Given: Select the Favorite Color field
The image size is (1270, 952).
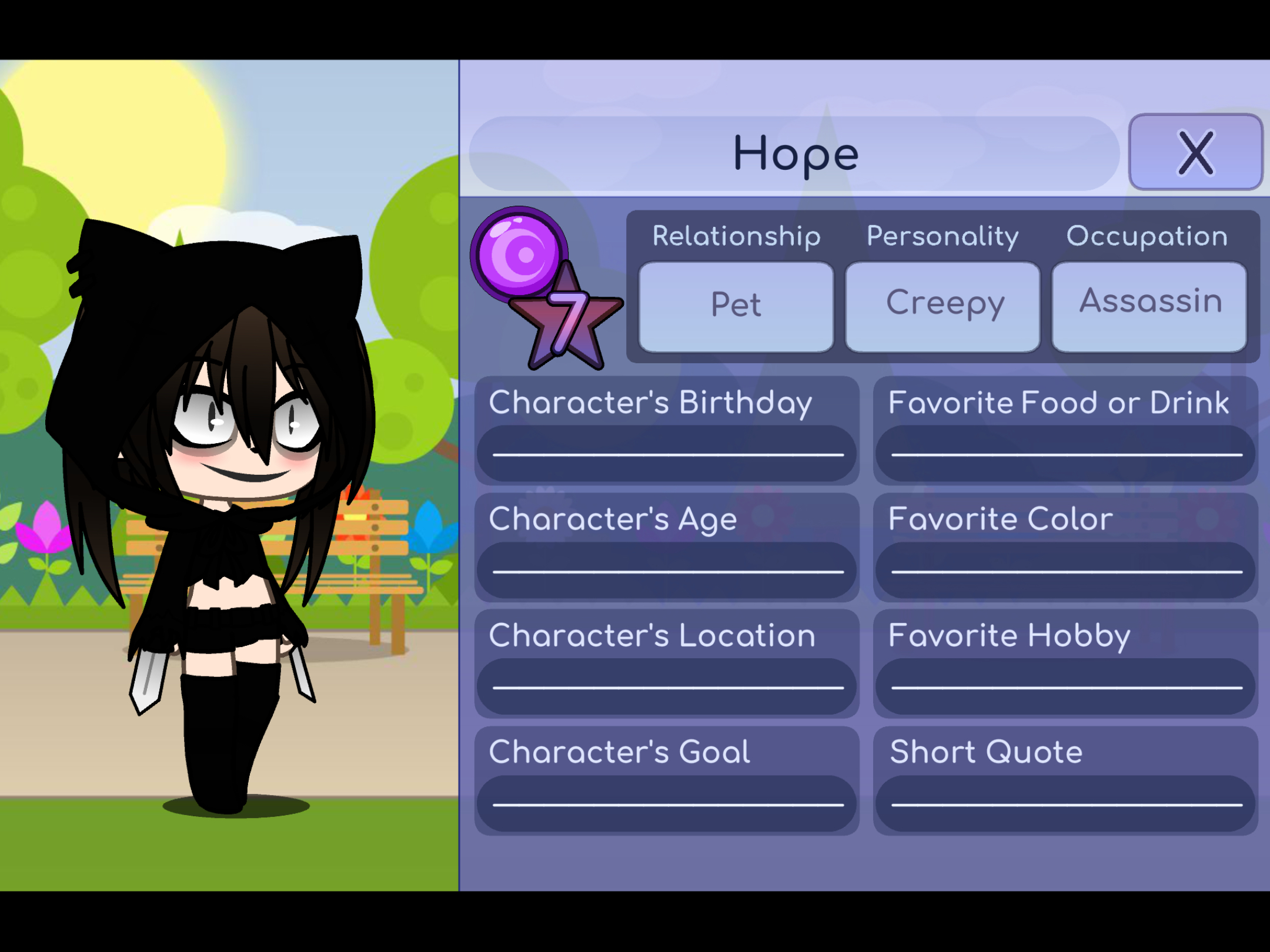Looking at the screenshot, I should [x=1065, y=569].
